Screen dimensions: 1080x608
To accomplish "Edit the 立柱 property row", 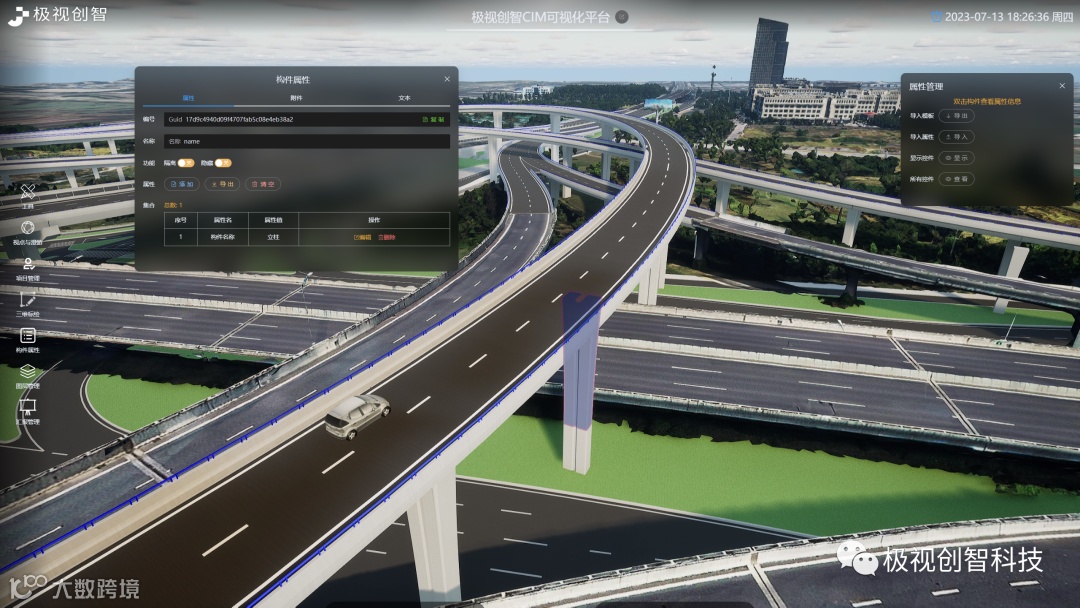I will coord(362,237).
